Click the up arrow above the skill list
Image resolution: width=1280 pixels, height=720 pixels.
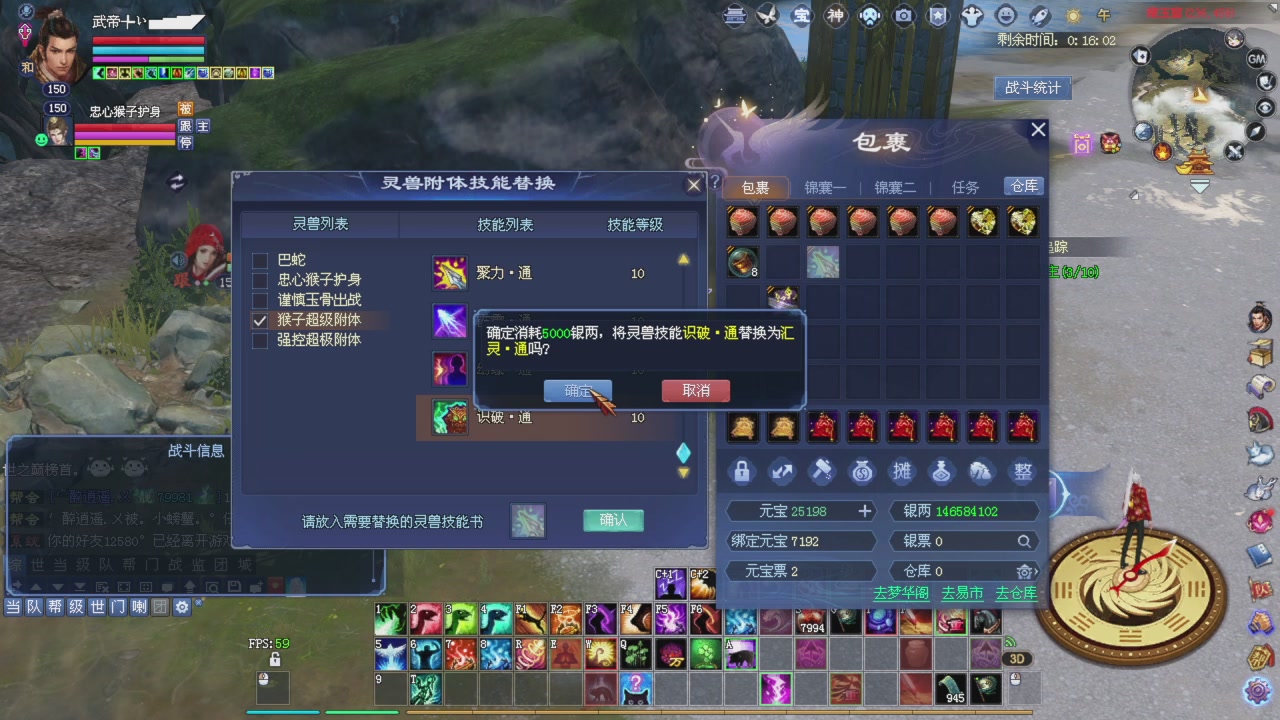(x=684, y=257)
